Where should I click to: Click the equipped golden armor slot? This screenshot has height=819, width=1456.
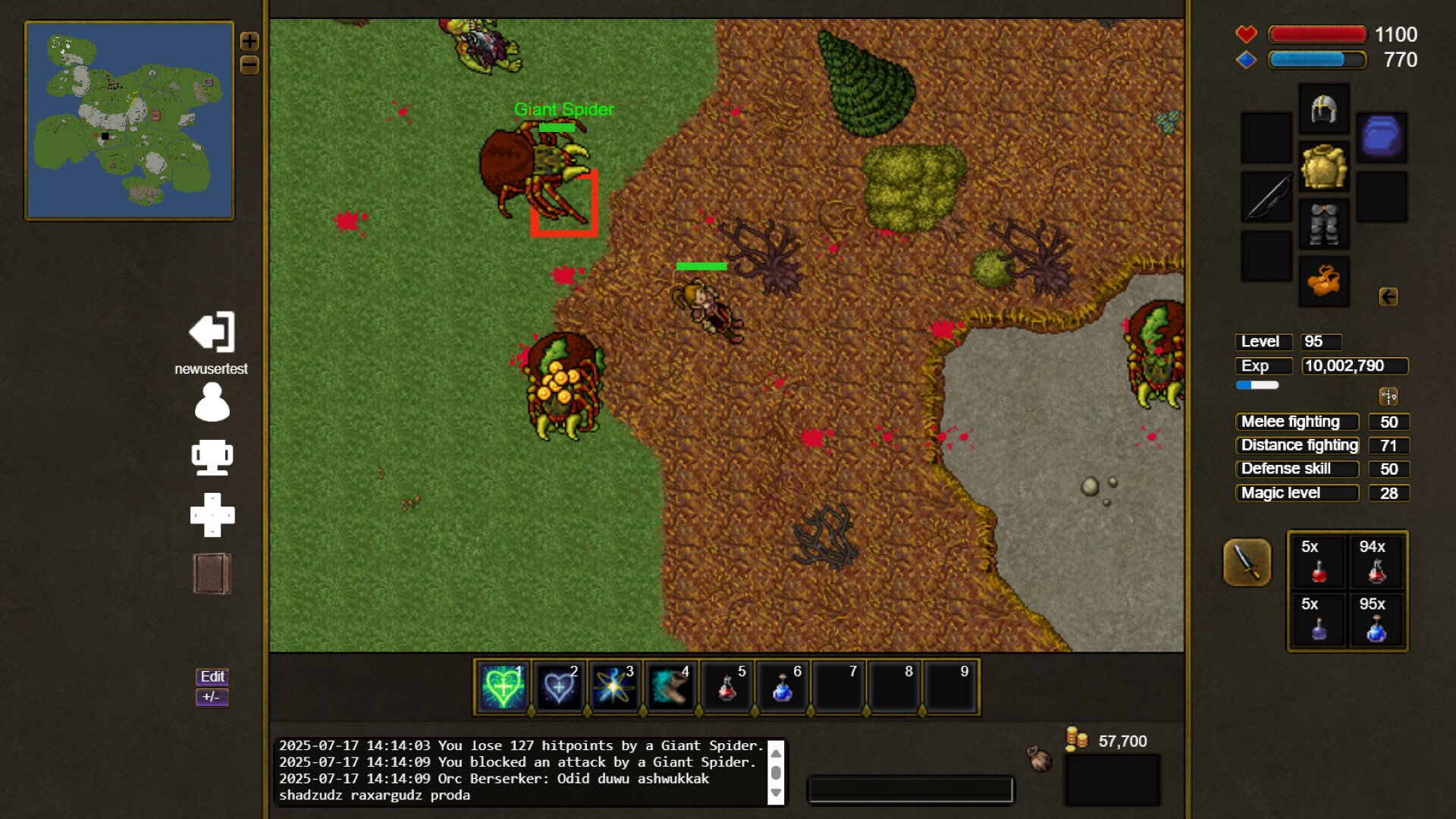[1324, 166]
